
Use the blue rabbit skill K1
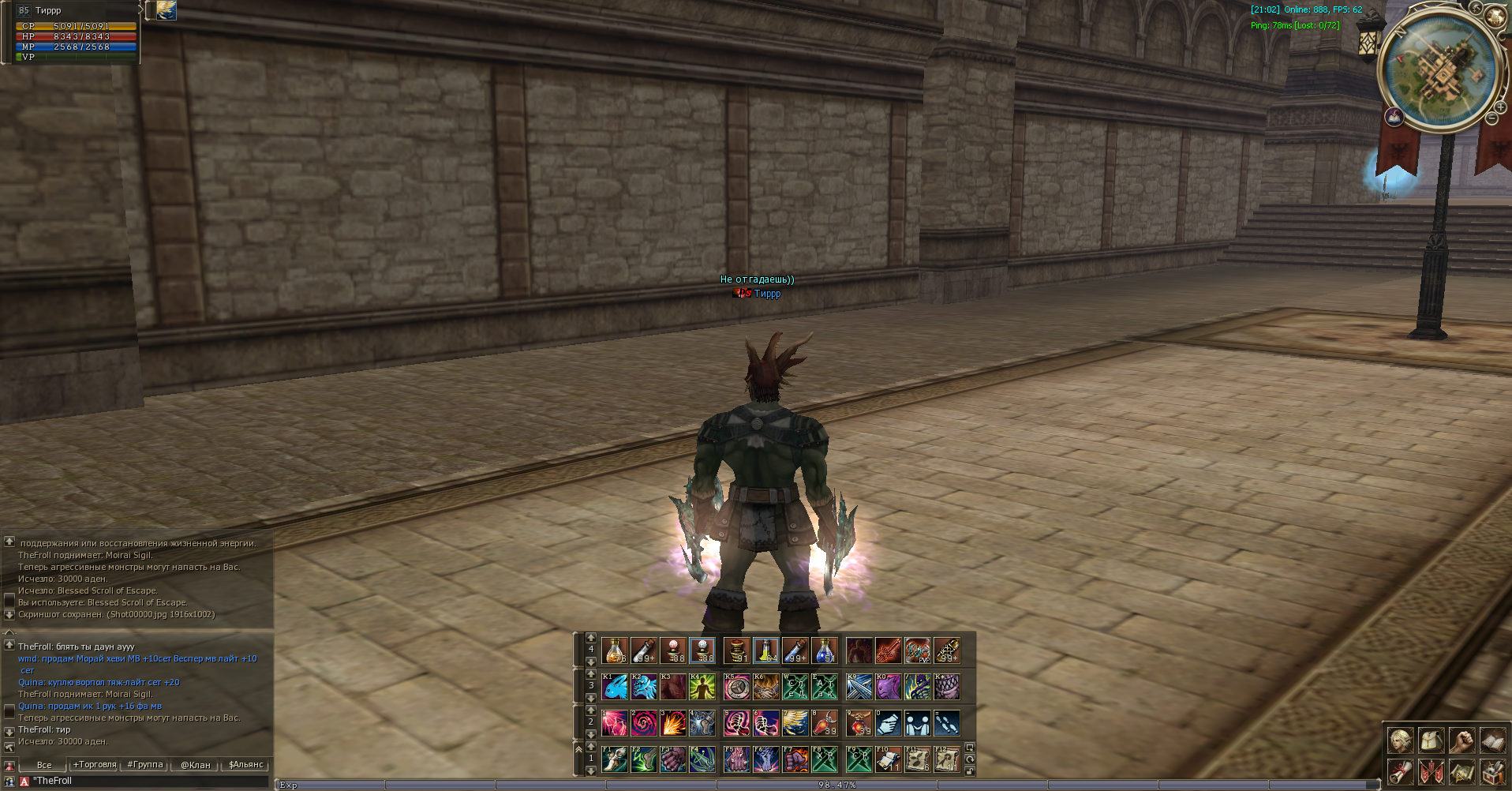point(615,687)
